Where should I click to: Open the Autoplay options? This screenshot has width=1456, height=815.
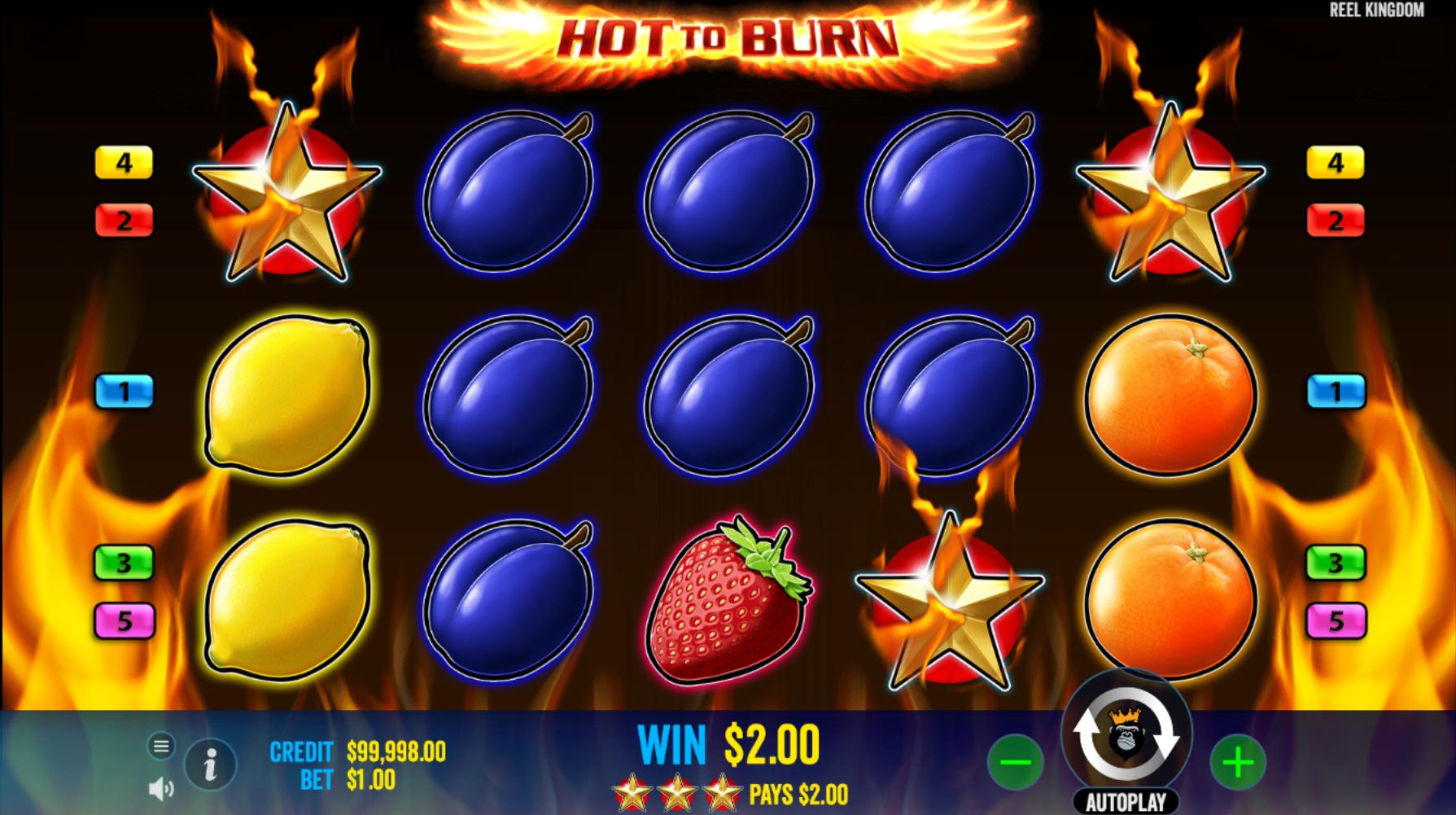[1126, 802]
